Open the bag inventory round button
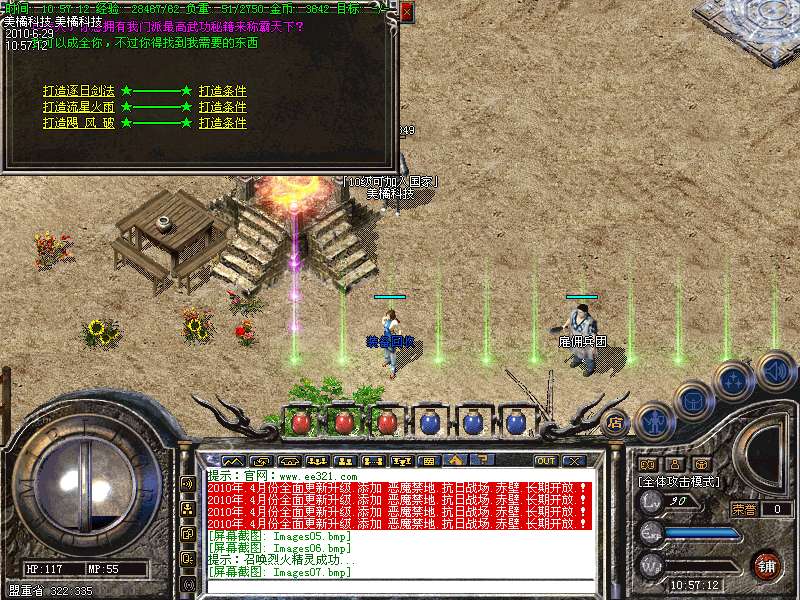This screenshot has height=600, width=800. (x=692, y=399)
